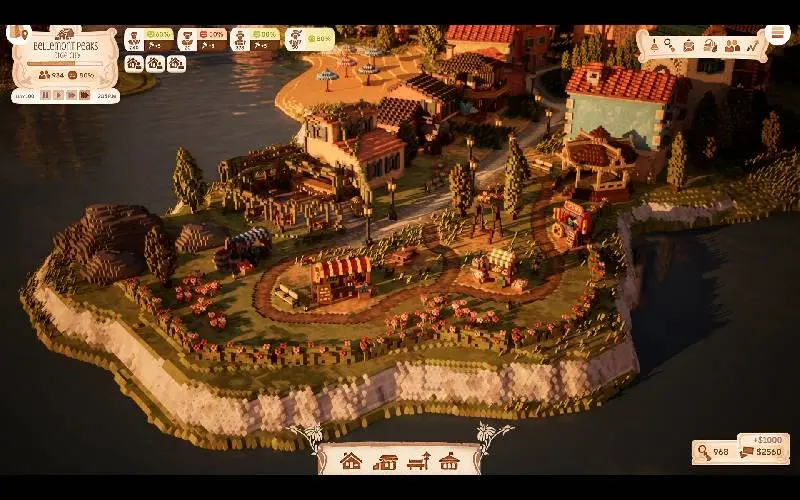Open the magnifying glass search tool
Viewport: 800px width, 500px height.
pyautogui.click(x=670, y=45)
